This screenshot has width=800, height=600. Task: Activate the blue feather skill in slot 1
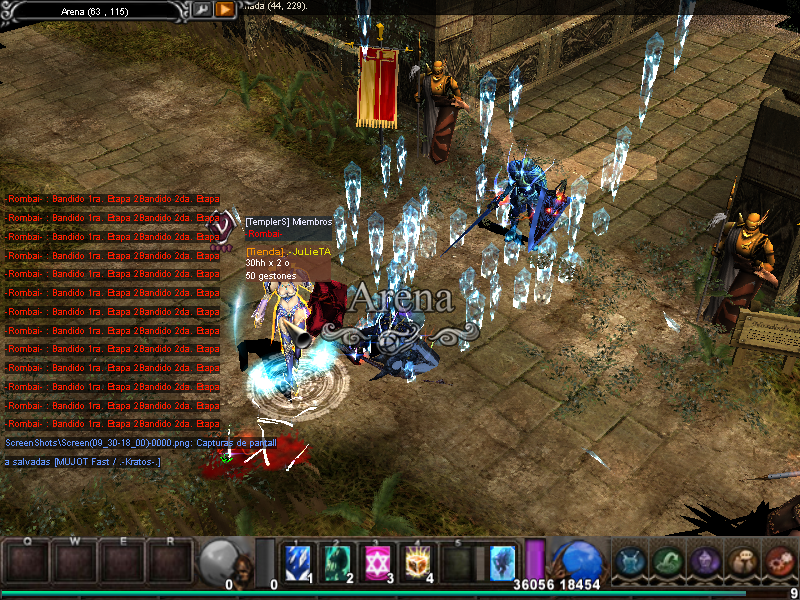[x=297, y=562]
